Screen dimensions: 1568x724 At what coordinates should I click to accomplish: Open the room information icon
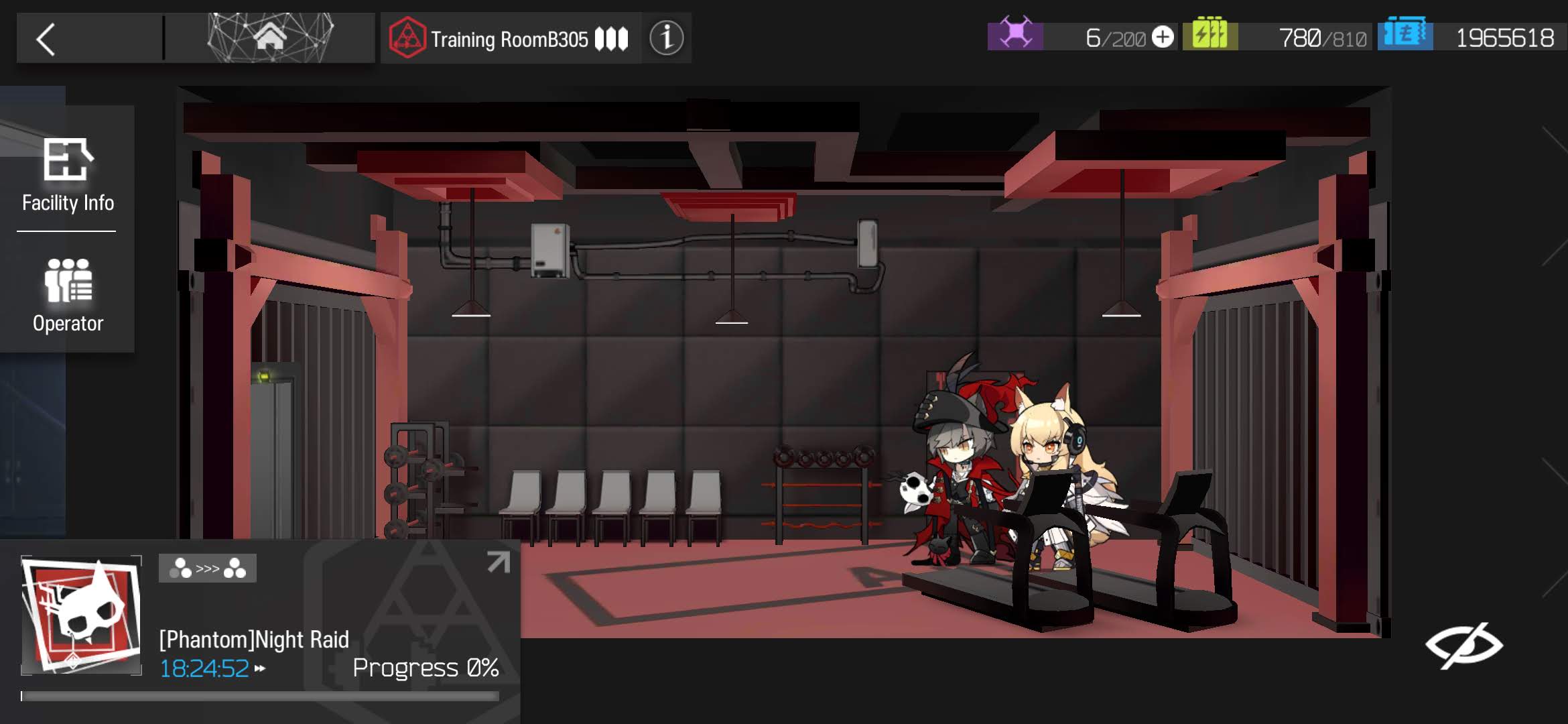coord(666,38)
